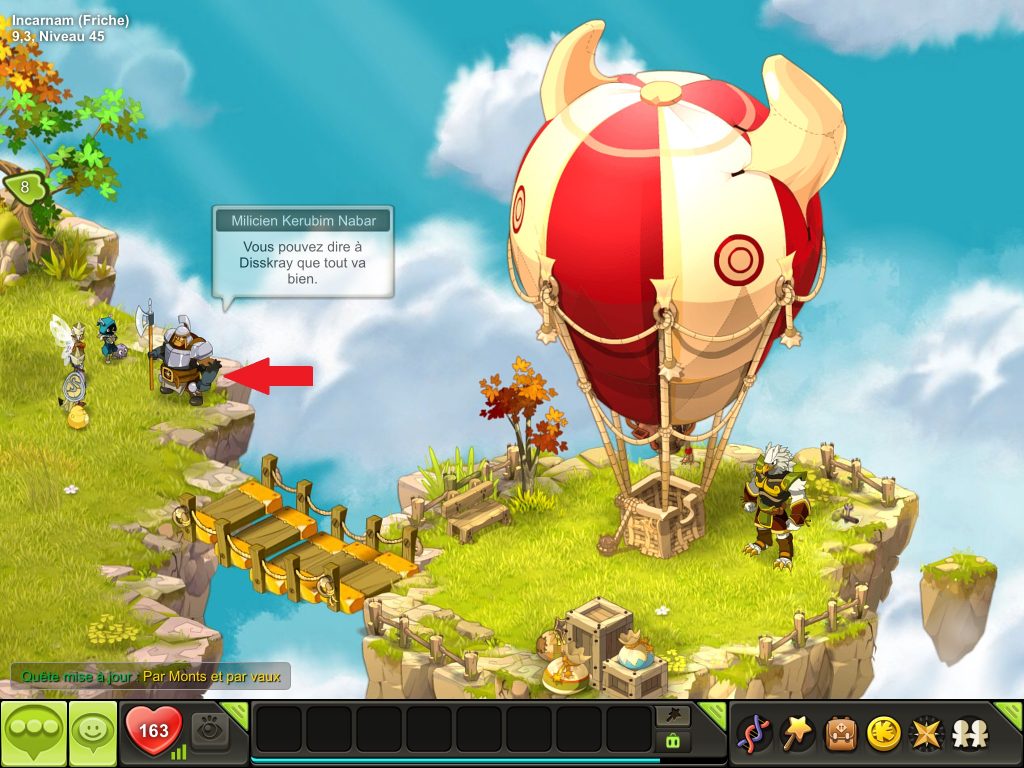Viewport: 1024px width, 768px height.
Task: Open the DNA helix characteristics menu
Action: (x=753, y=734)
